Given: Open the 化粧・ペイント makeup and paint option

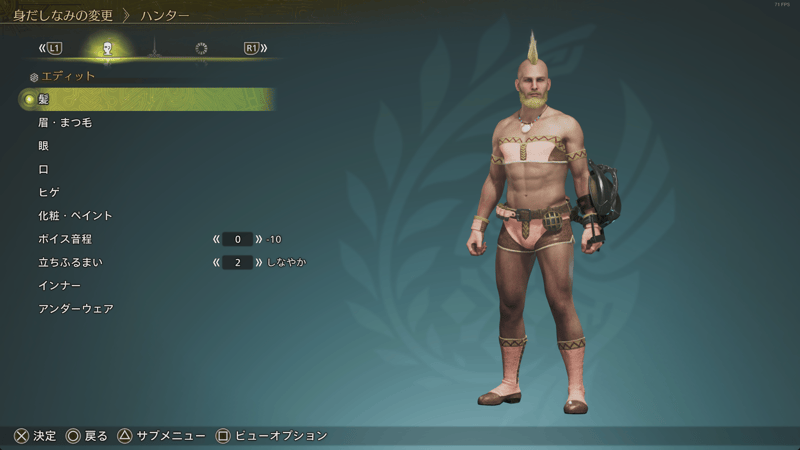Looking at the screenshot, I should [75, 216].
